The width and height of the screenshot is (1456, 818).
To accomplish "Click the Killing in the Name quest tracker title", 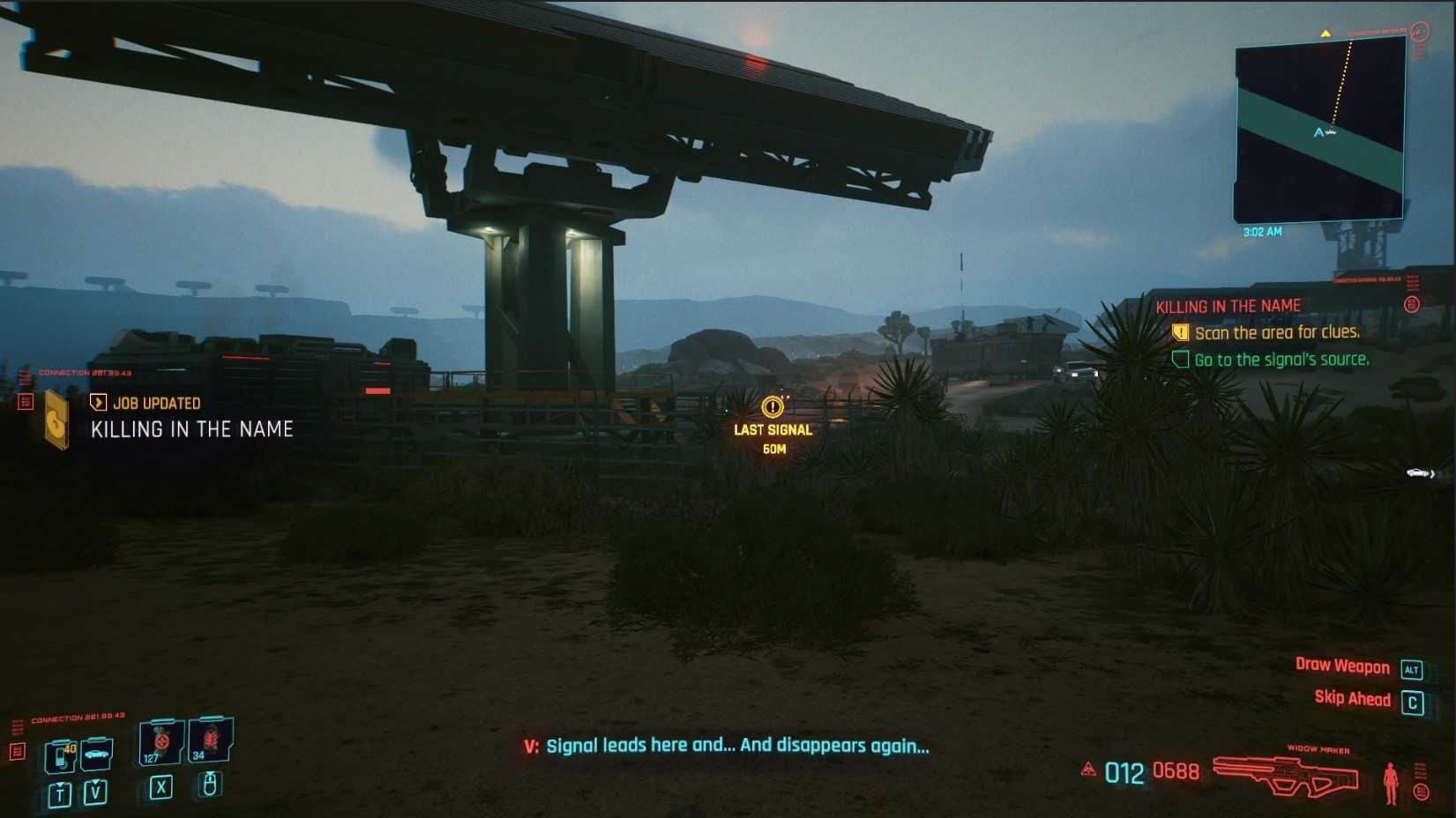I will (1228, 306).
